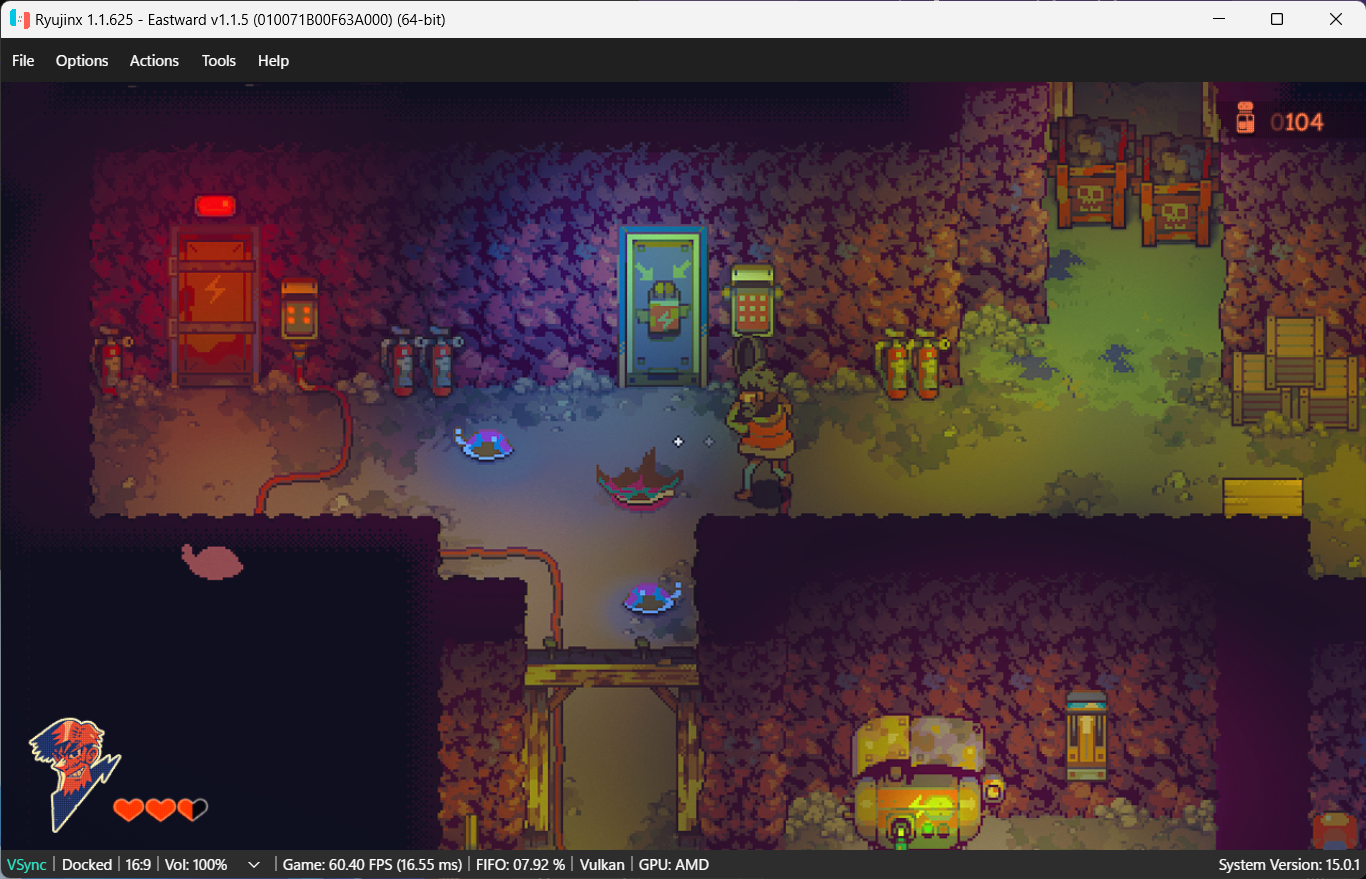
Task: Expand the volume dropdown chevron
Action: point(254,864)
